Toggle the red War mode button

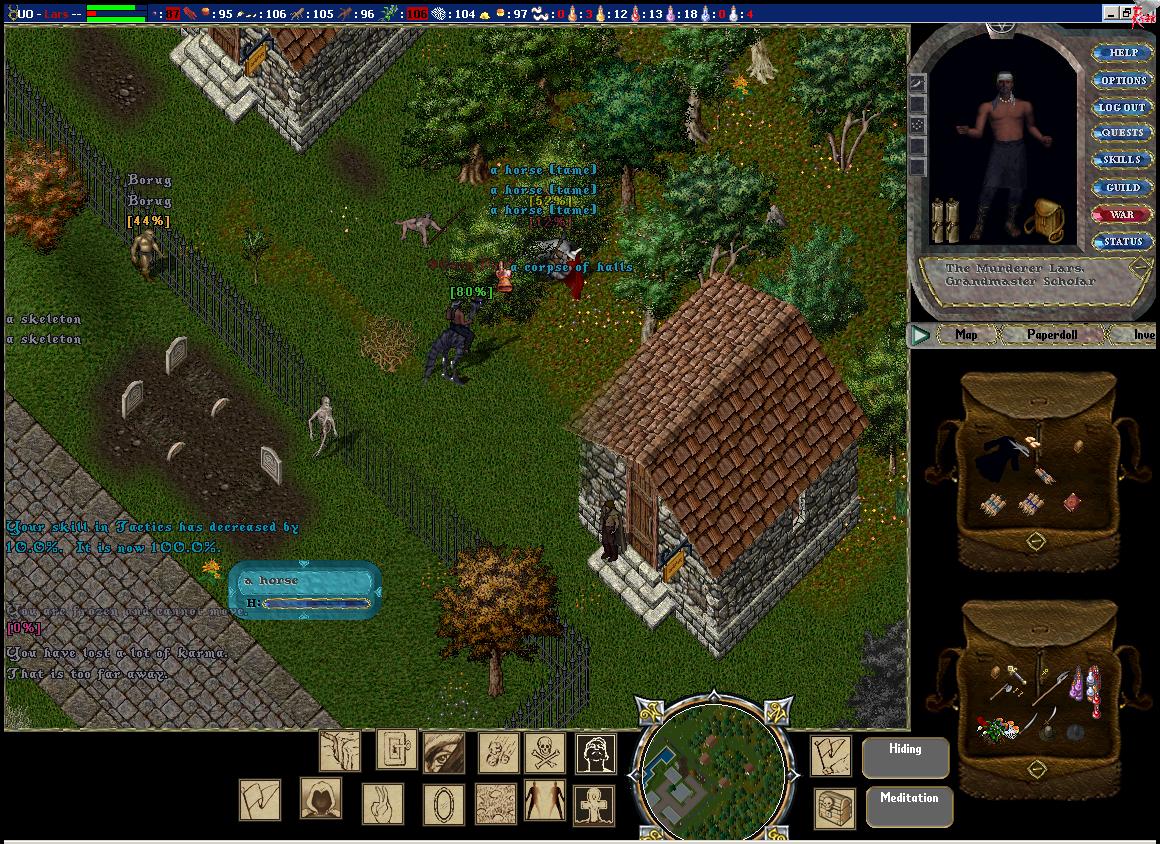click(1122, 215)
